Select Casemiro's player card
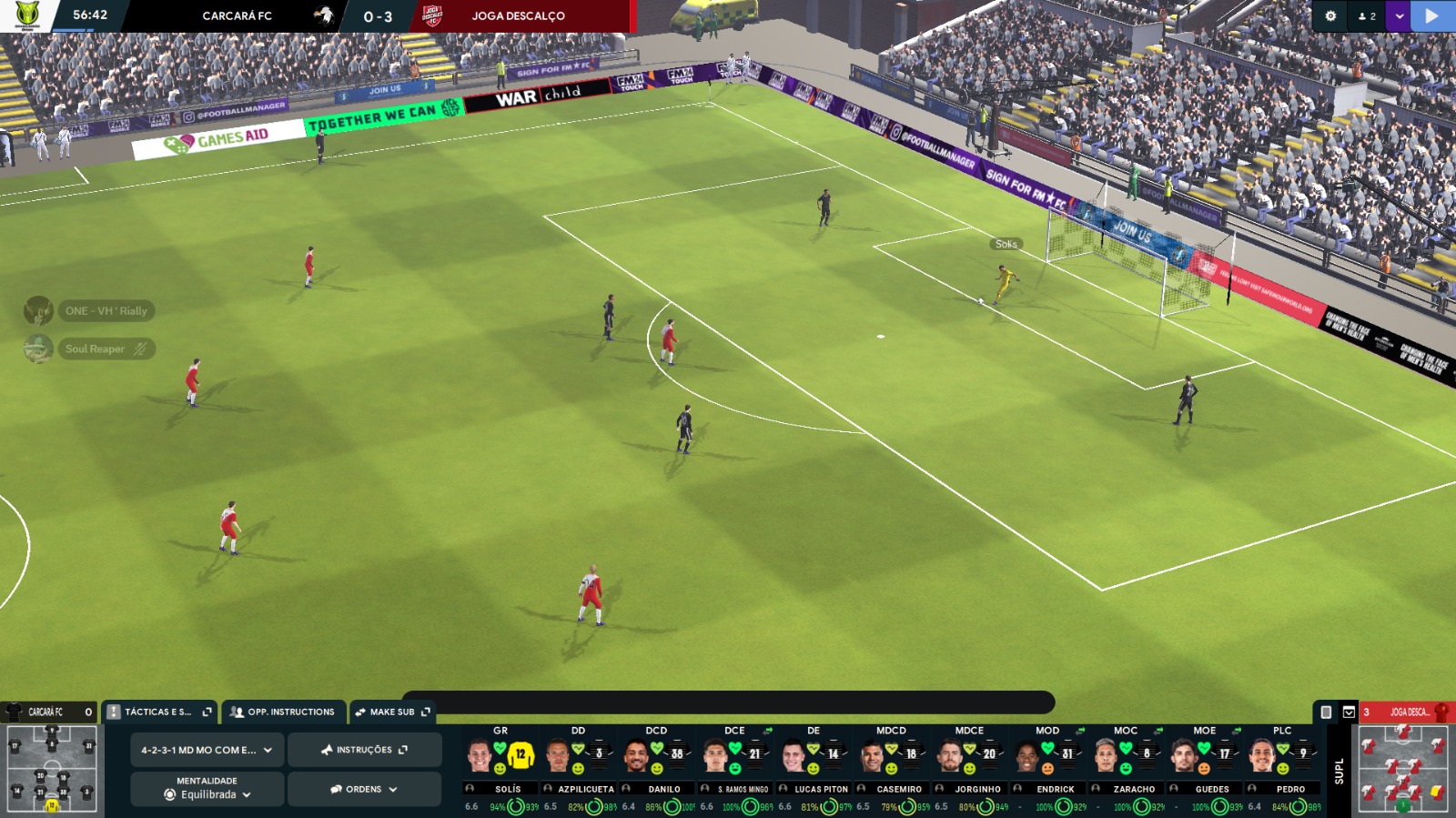1456x818 pixels. [891, 764]
